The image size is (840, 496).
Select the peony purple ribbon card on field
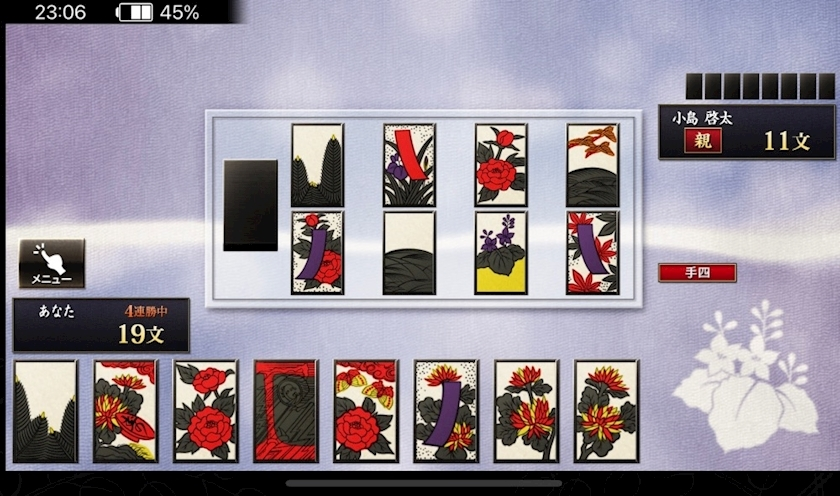[317, 252]
